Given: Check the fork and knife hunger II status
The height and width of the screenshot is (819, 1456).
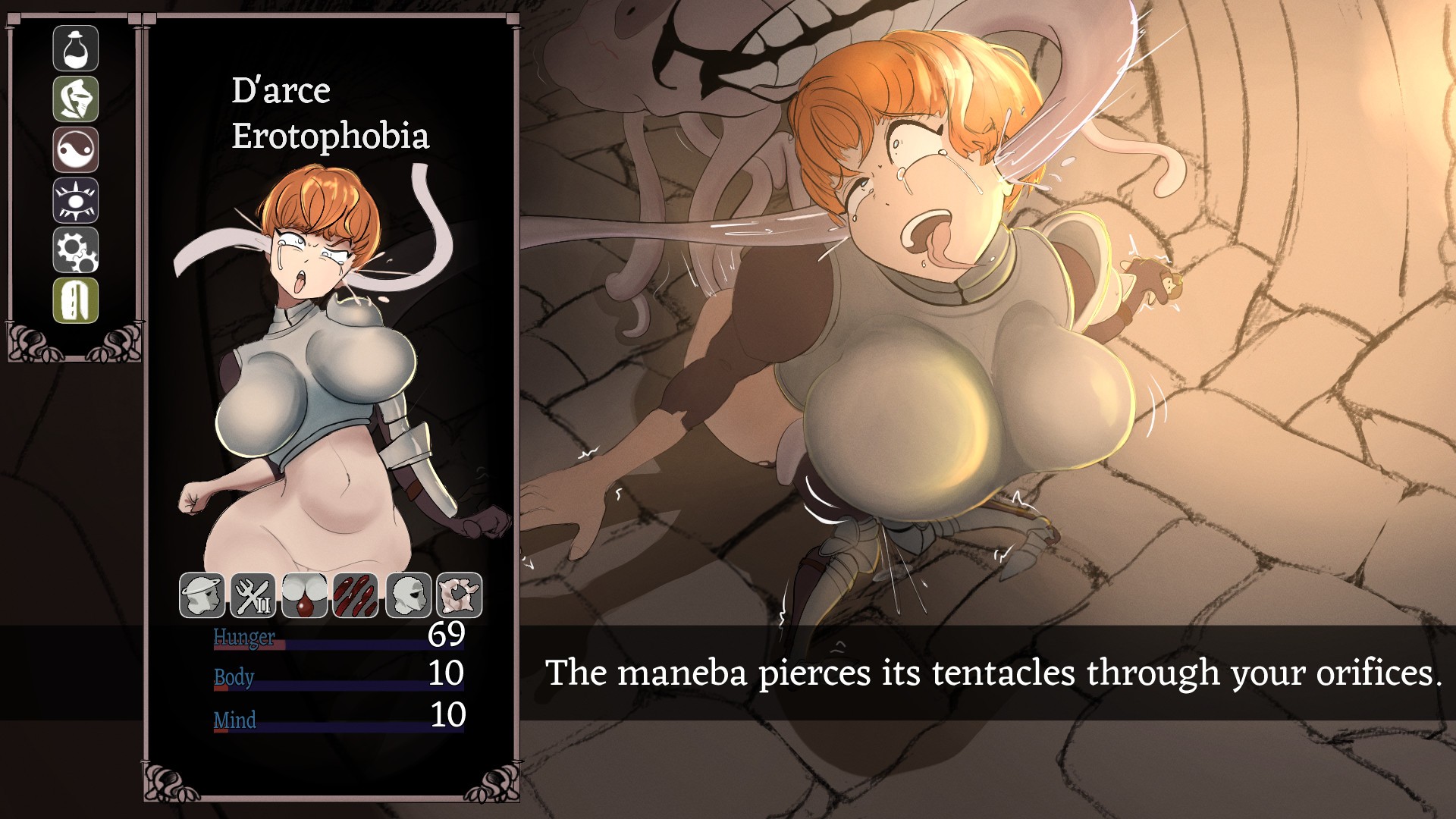Looking at the screenshot, I should point(253,595).
